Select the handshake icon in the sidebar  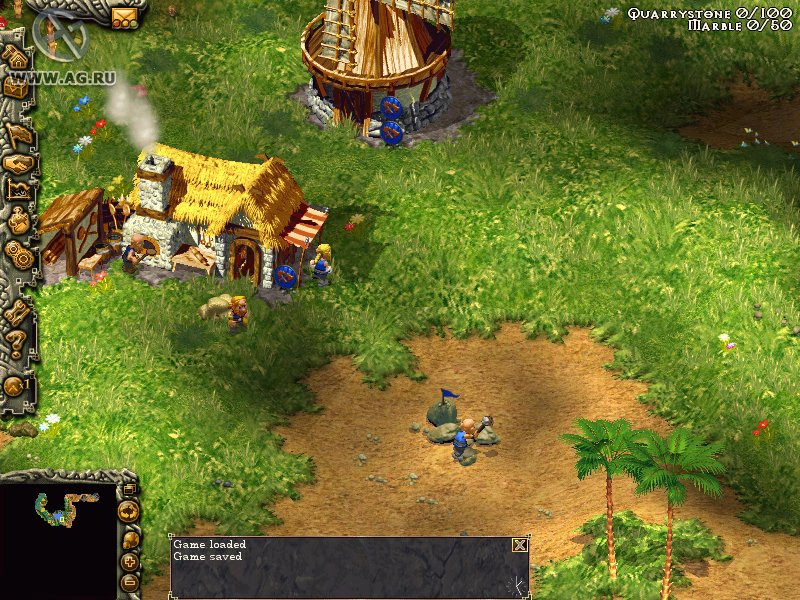(19, 163)
